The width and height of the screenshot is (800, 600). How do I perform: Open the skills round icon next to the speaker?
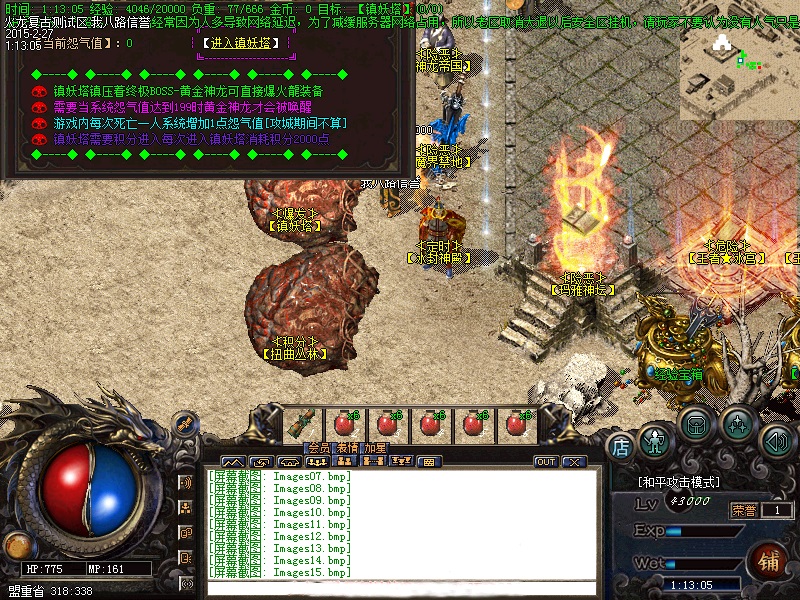point(738,424)
